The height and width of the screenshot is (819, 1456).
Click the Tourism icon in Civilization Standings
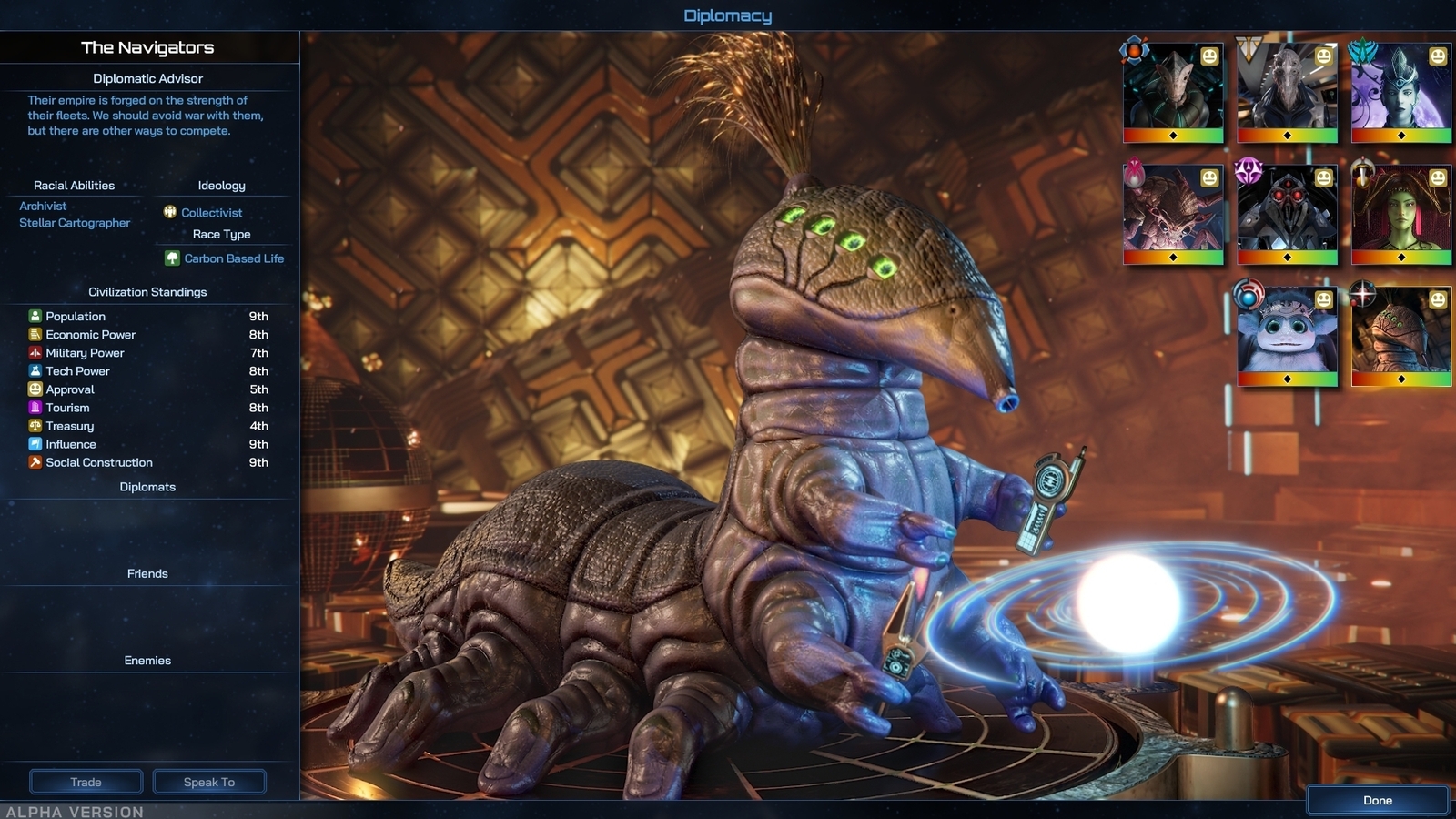point(35,407)
